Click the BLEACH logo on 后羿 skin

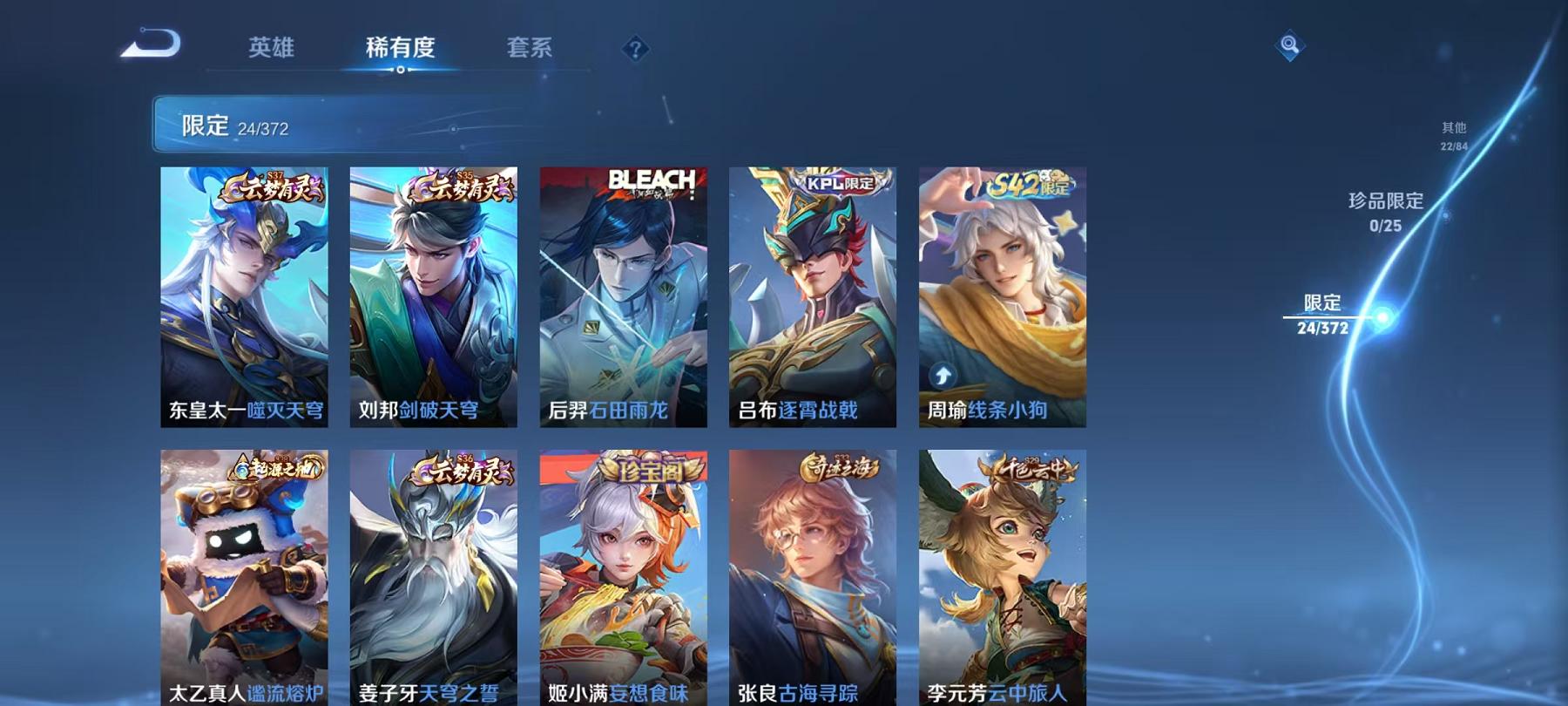point(650,179)
